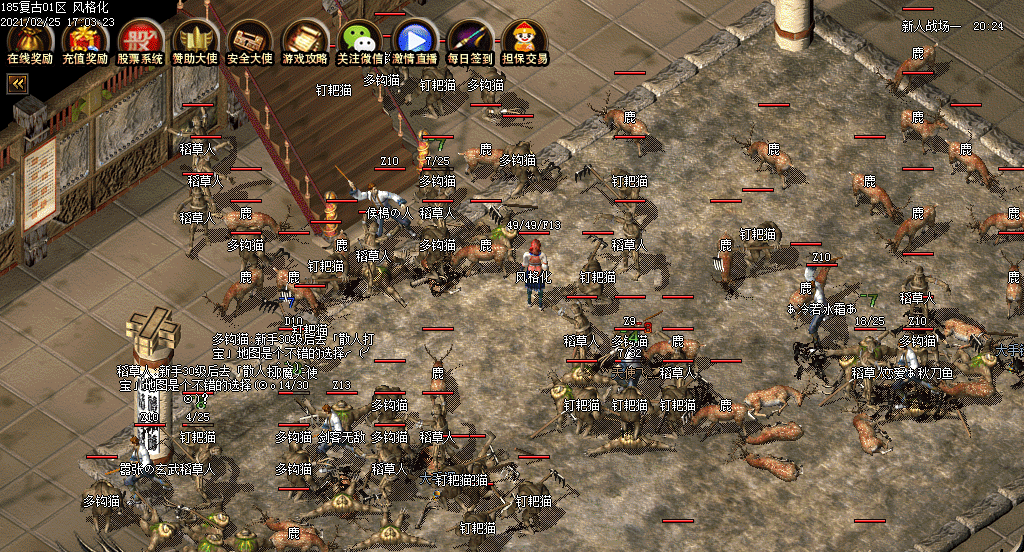The image size is (1024, 552).
Task: Collapse the top icon bar with double-arrow button
Action: pyautogui.click(x=17, y=85)
